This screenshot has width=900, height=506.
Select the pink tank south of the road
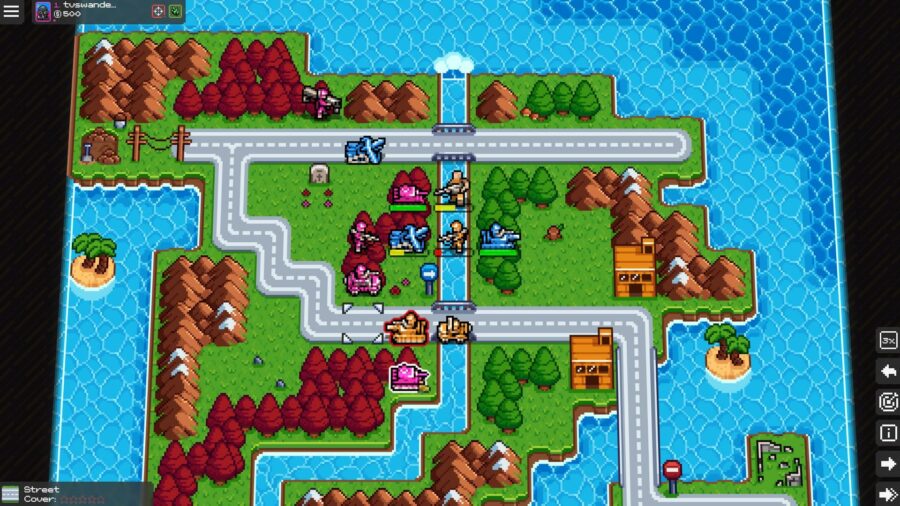click(408, 376)
